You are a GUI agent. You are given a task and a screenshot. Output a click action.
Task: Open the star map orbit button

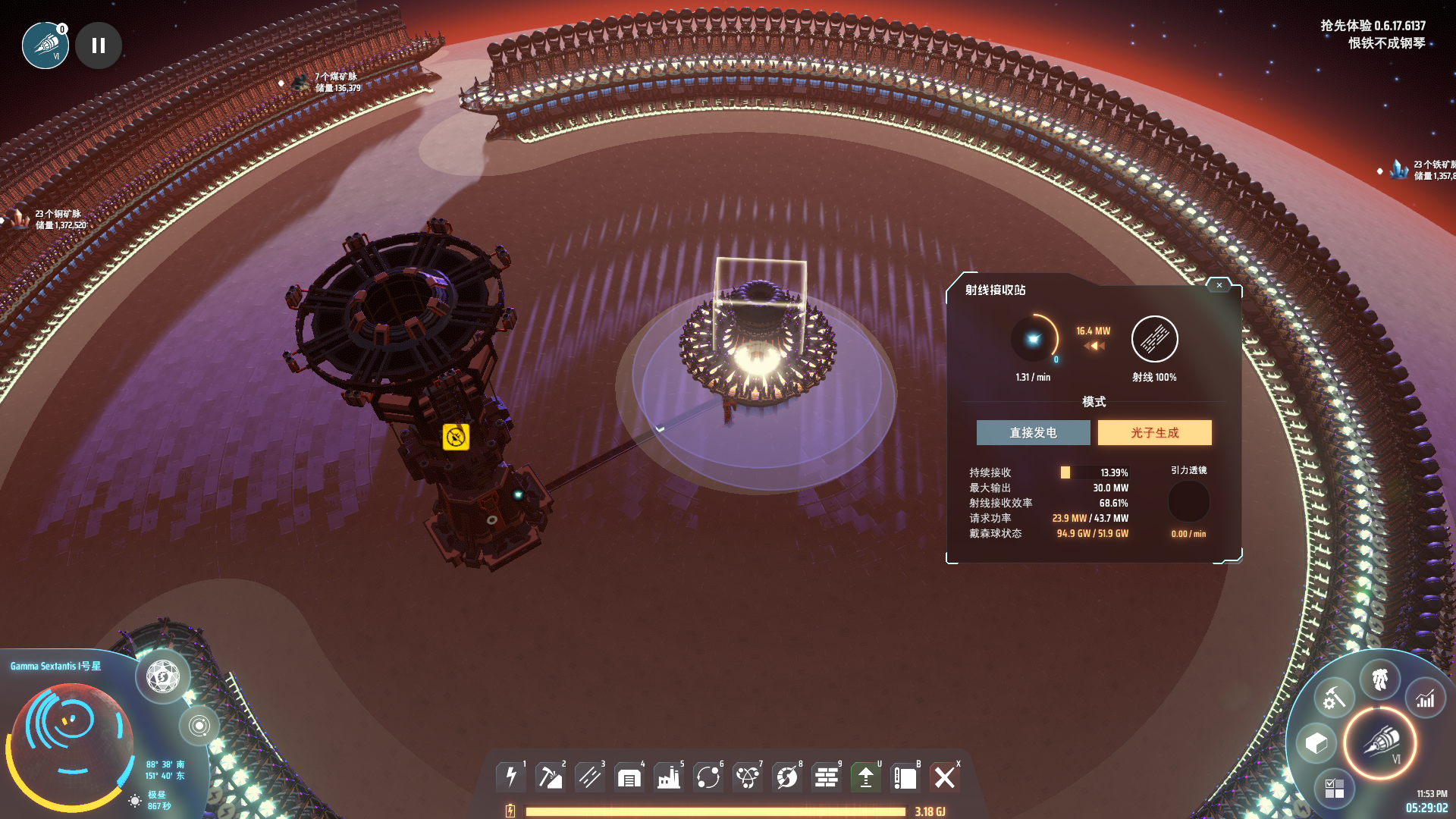pyautogui.click(x=199, y=726)
